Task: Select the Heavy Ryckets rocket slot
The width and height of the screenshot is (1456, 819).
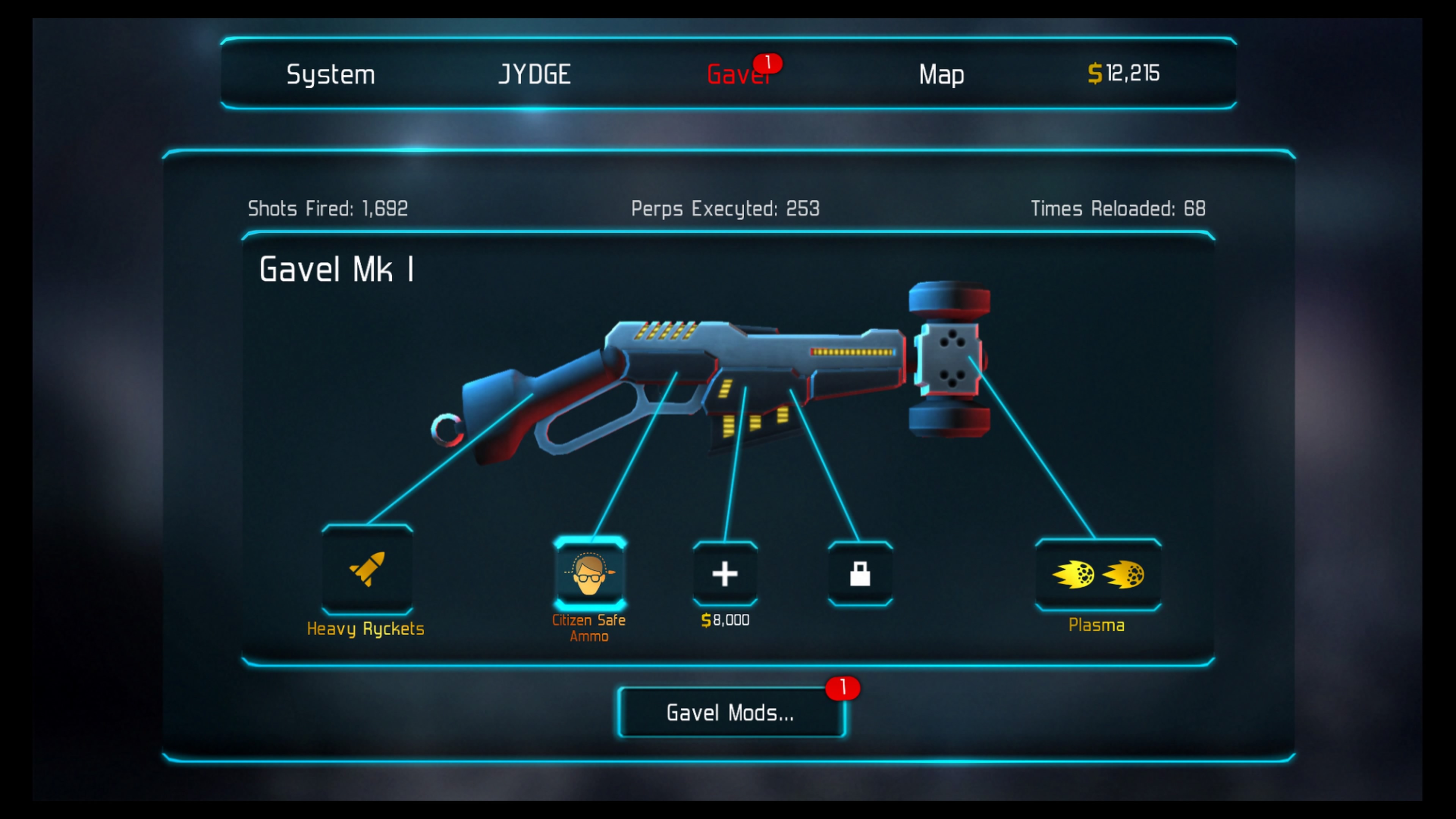Action: (x=367, y=570)
